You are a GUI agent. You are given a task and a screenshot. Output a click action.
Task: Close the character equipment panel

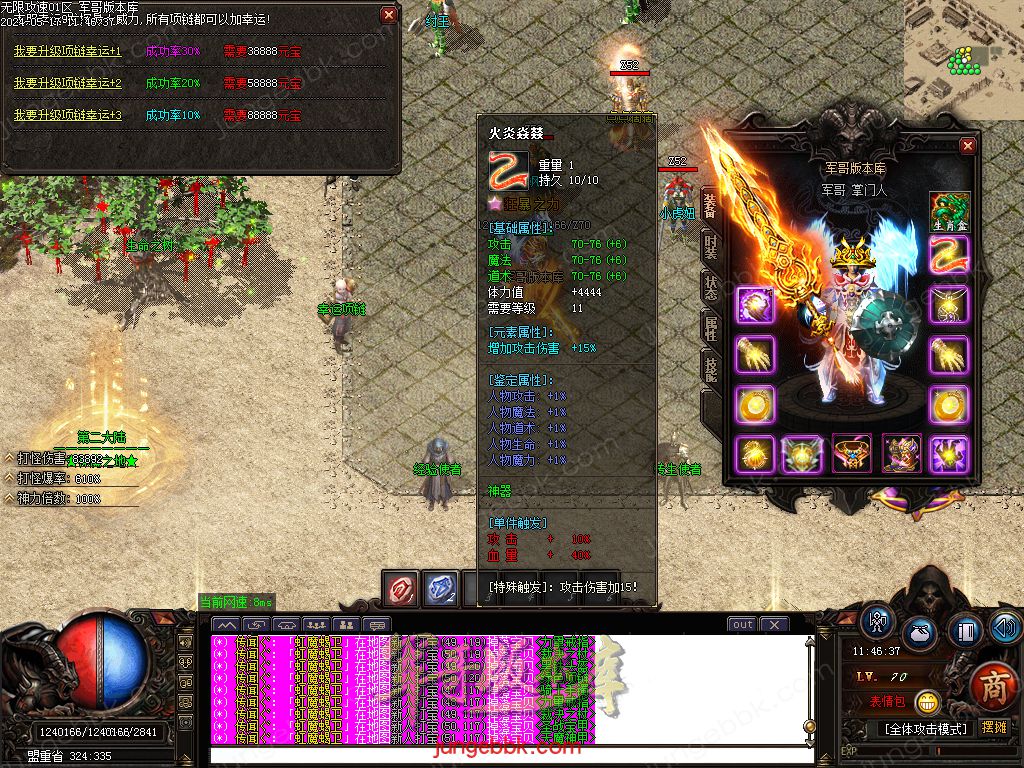pos(967,146)
